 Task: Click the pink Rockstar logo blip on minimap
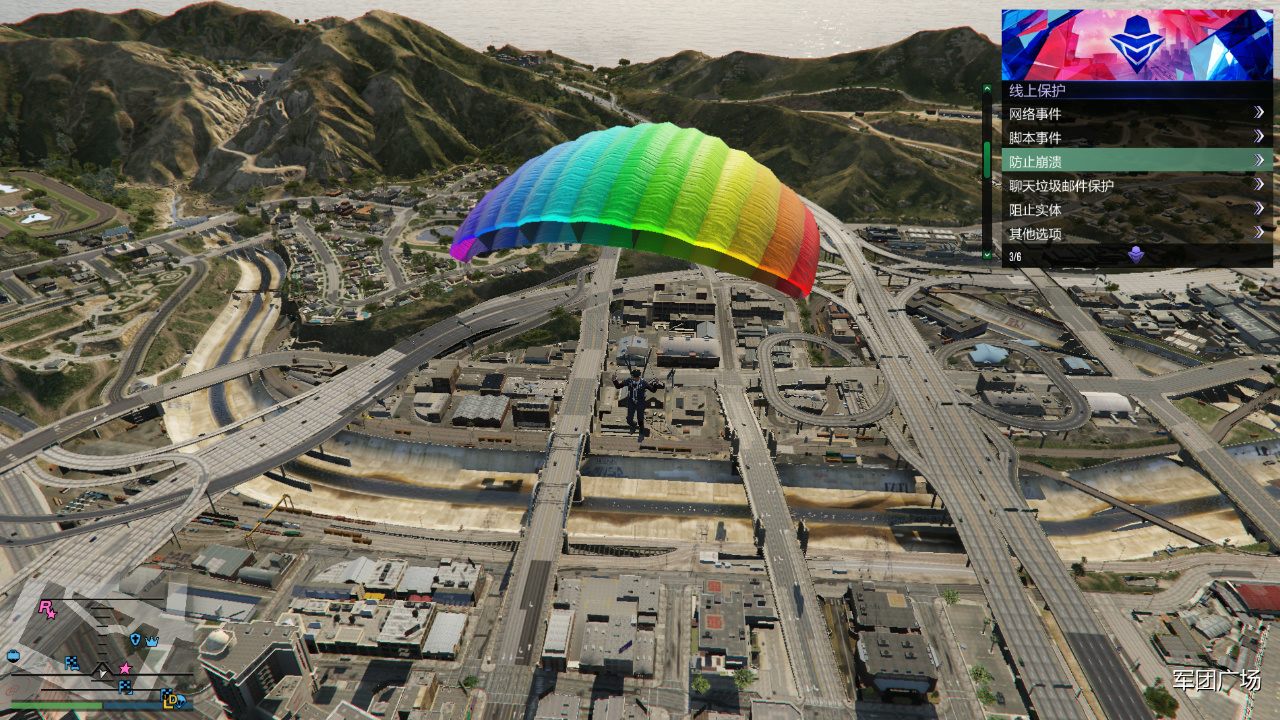click(47, 608)
